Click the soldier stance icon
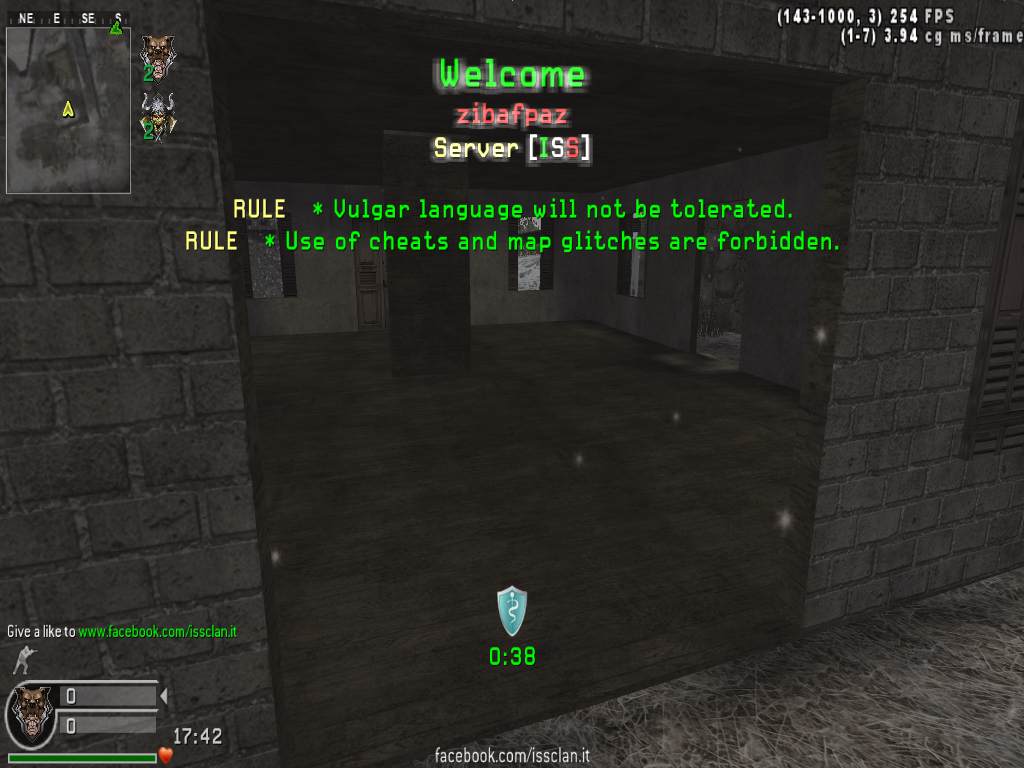Image resolution: width=1024 pixels, height=768 pixels. click(21, 660)
